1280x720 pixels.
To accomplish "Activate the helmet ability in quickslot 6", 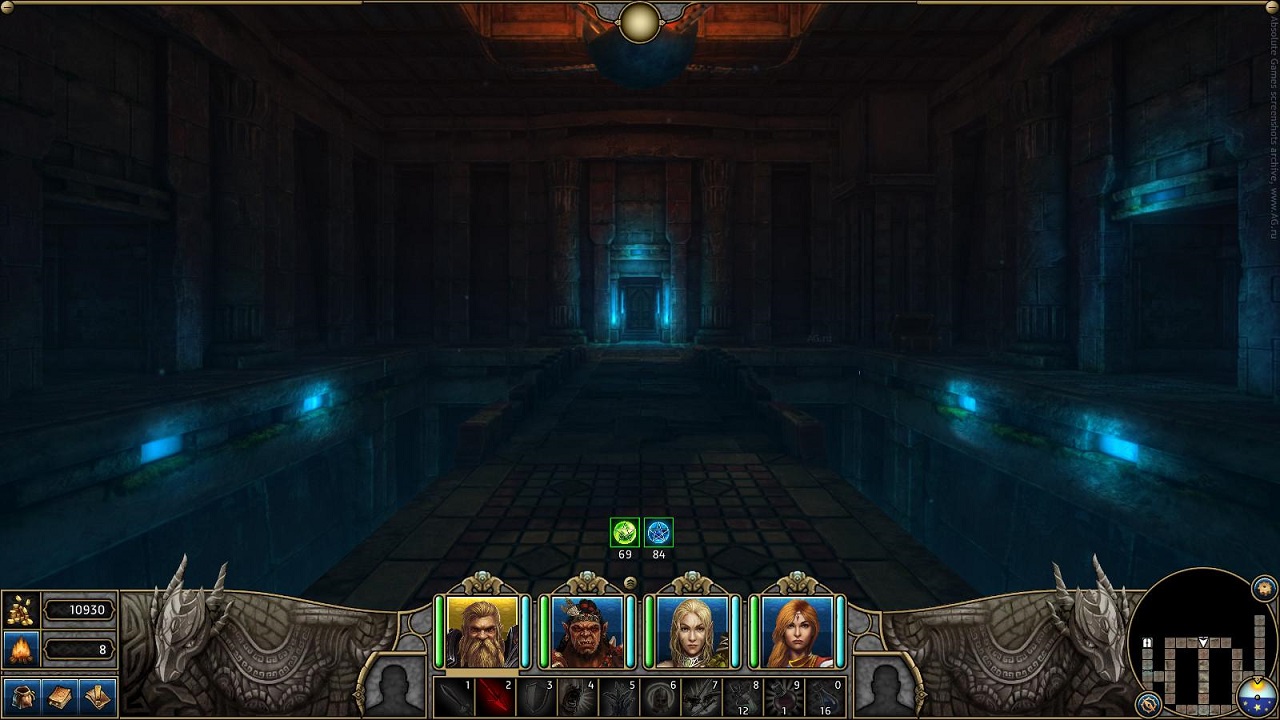I will tap(659, 697).
